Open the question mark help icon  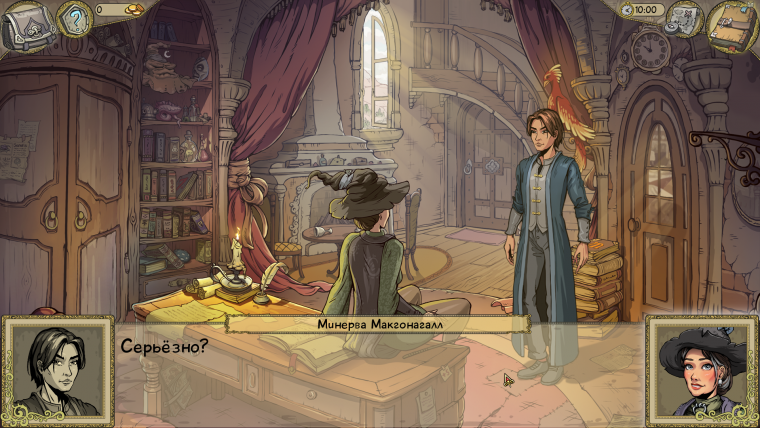[73, 18]
